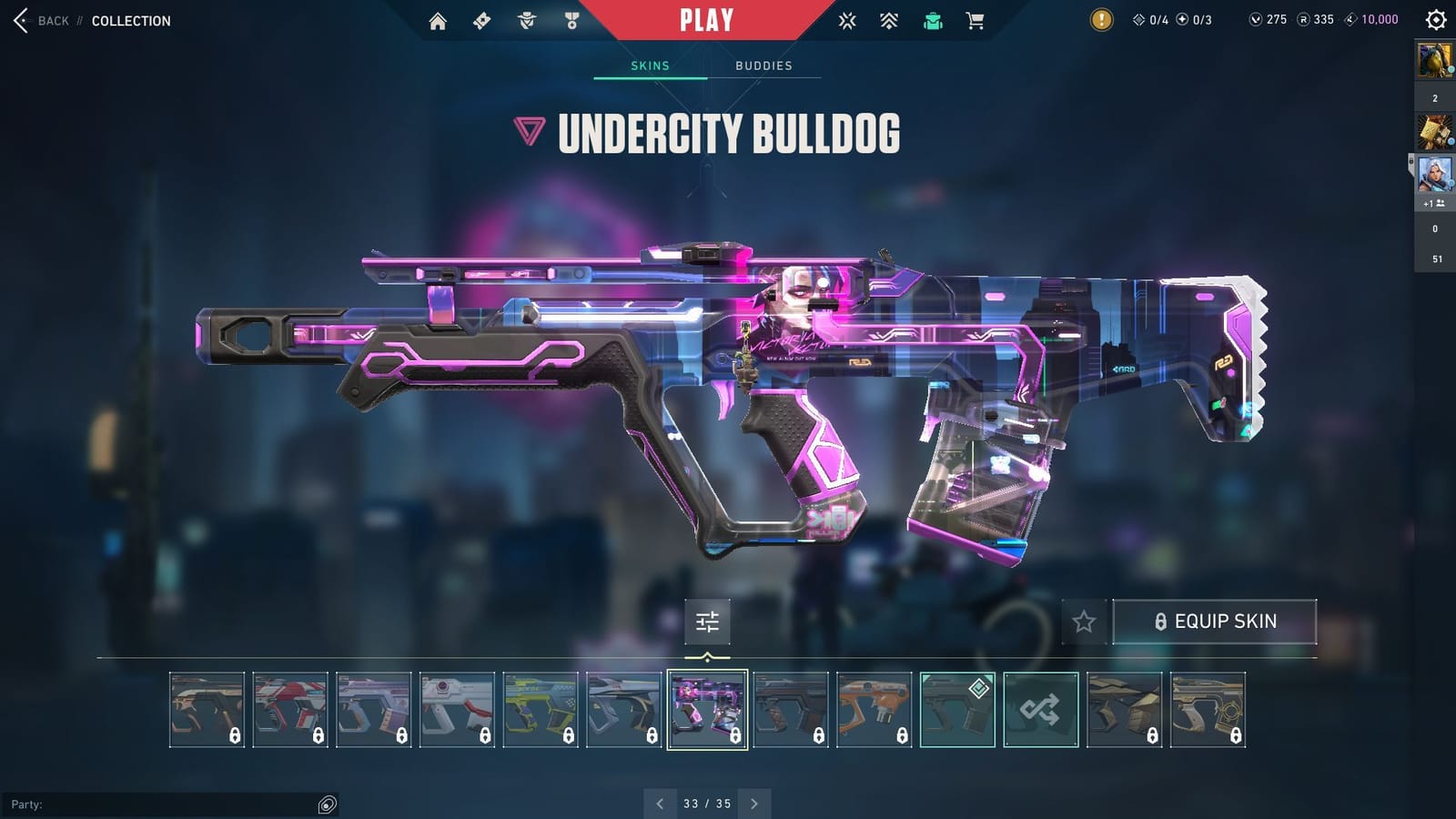The height and width of the screenshot is (819, 1456).
Task: Open the Agents panel icon
Action: 525,20
